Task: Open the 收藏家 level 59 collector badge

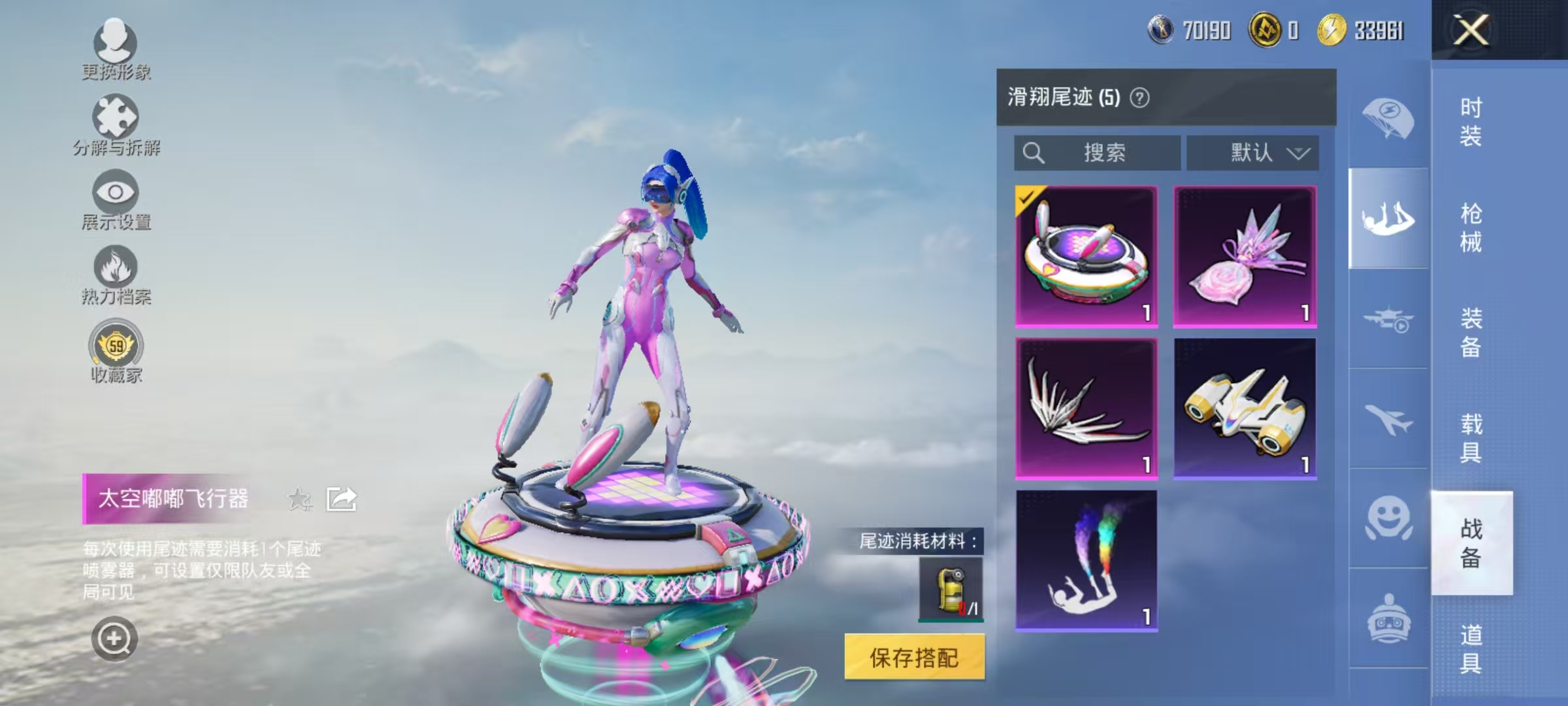Action: click(116, 348)
